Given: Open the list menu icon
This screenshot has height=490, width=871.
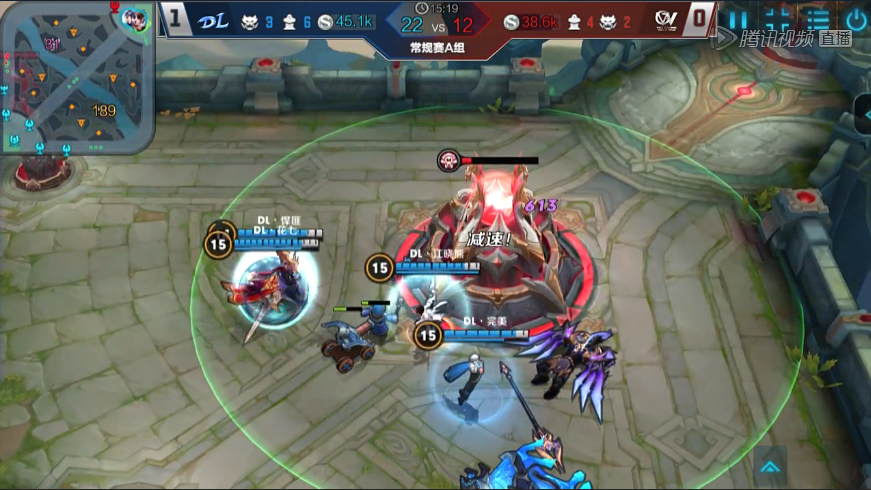Looking at the screenshot, I should coord(818,20).
